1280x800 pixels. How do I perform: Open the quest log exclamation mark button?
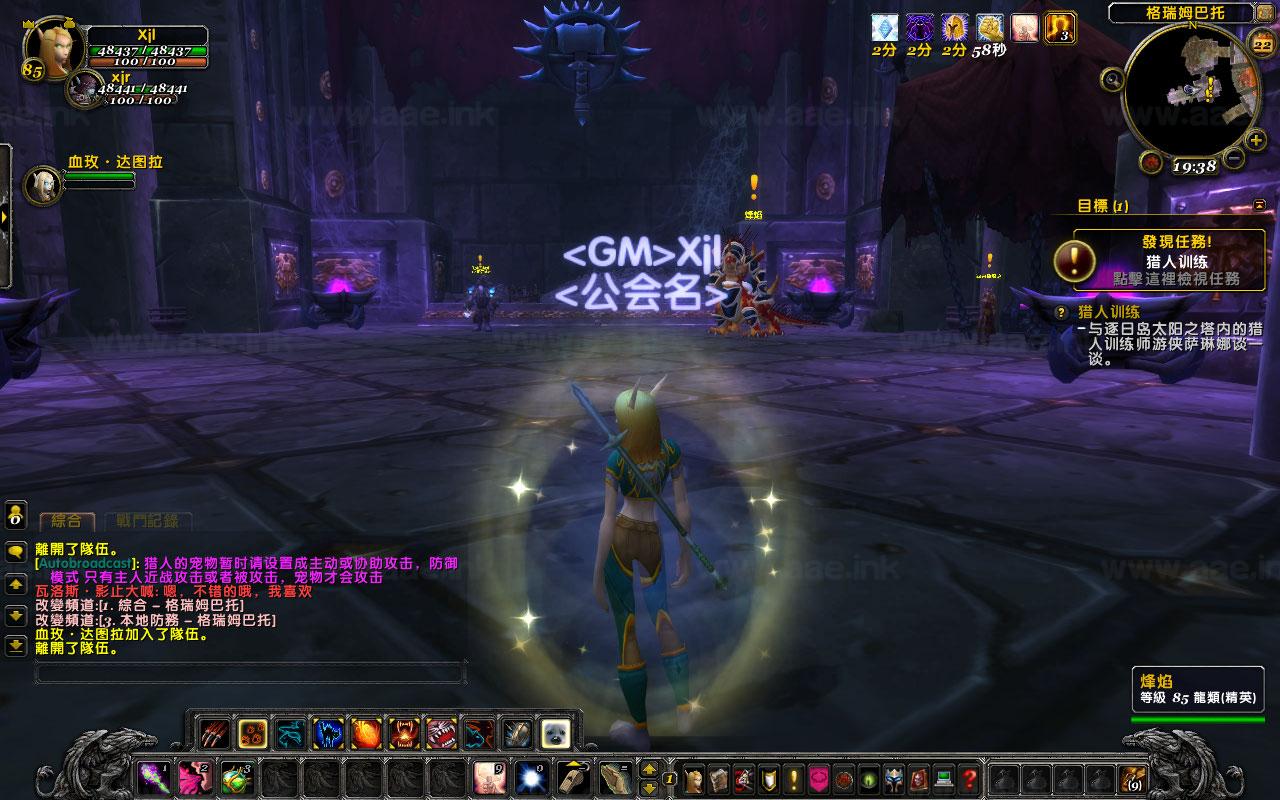click(794, 777)
